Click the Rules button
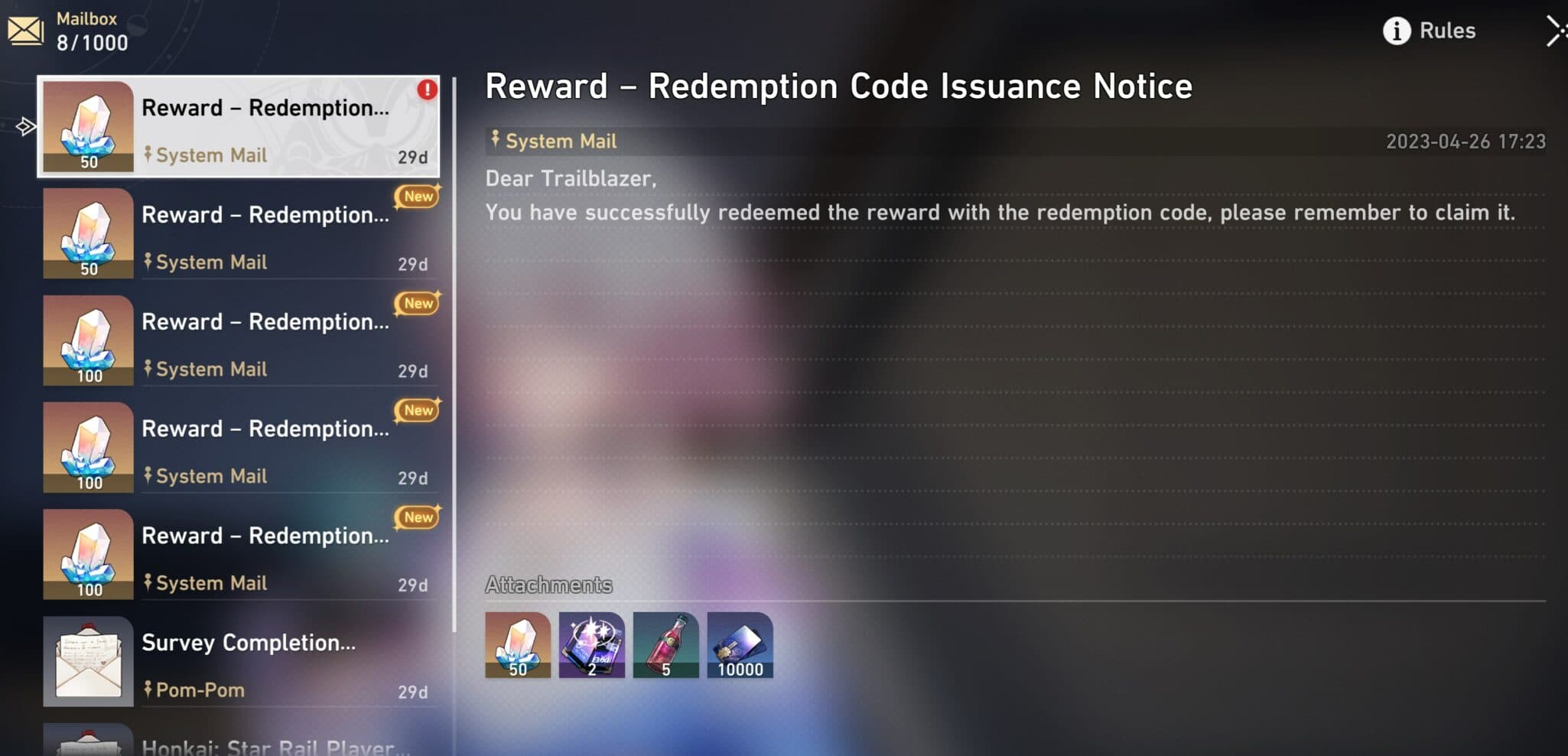Image resolution: width=1568 pixels, height=756 pixels. 1448,31
